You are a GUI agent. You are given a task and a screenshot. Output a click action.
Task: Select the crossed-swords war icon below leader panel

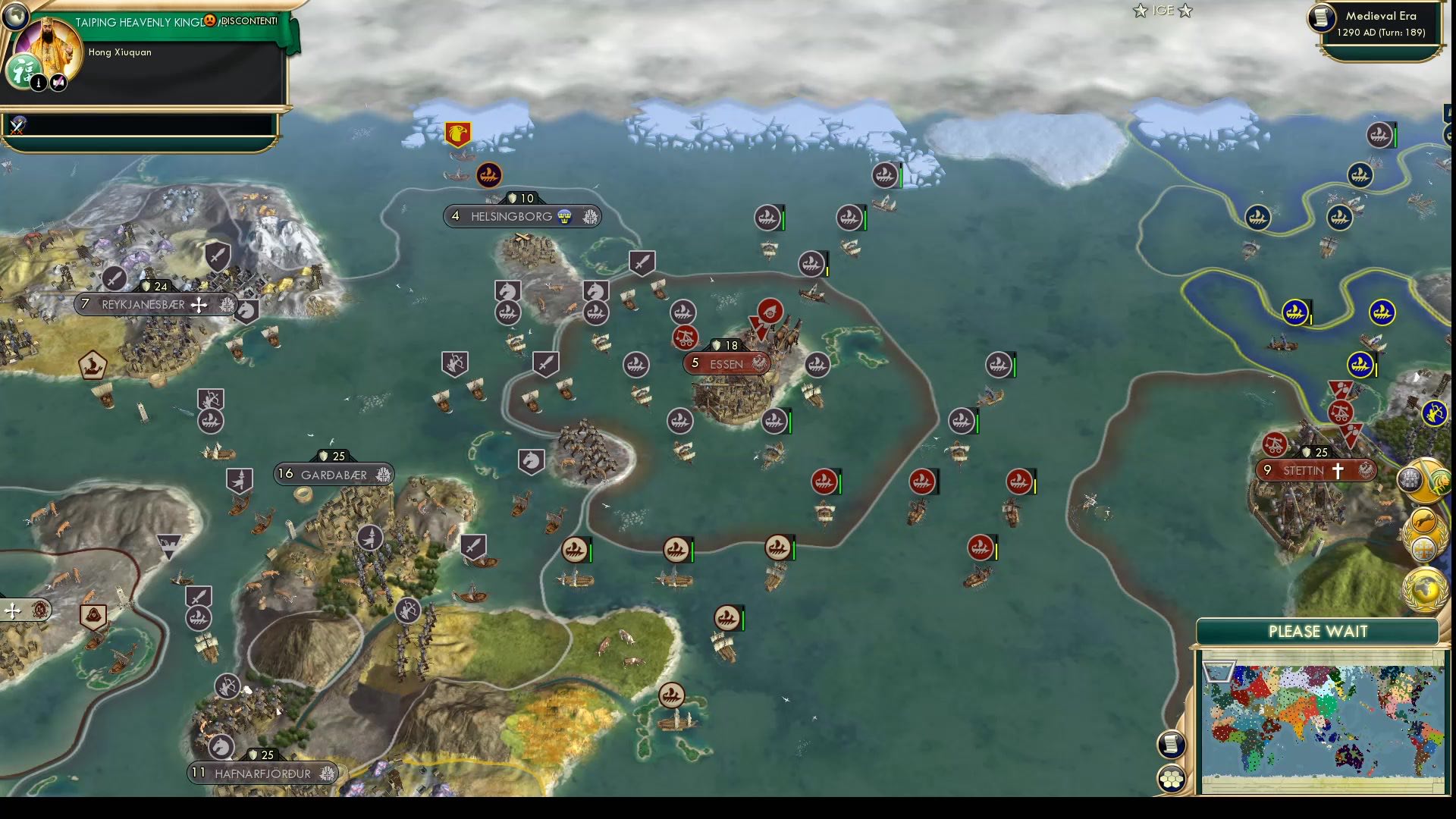pyautogui.click(x=15, y=127)
